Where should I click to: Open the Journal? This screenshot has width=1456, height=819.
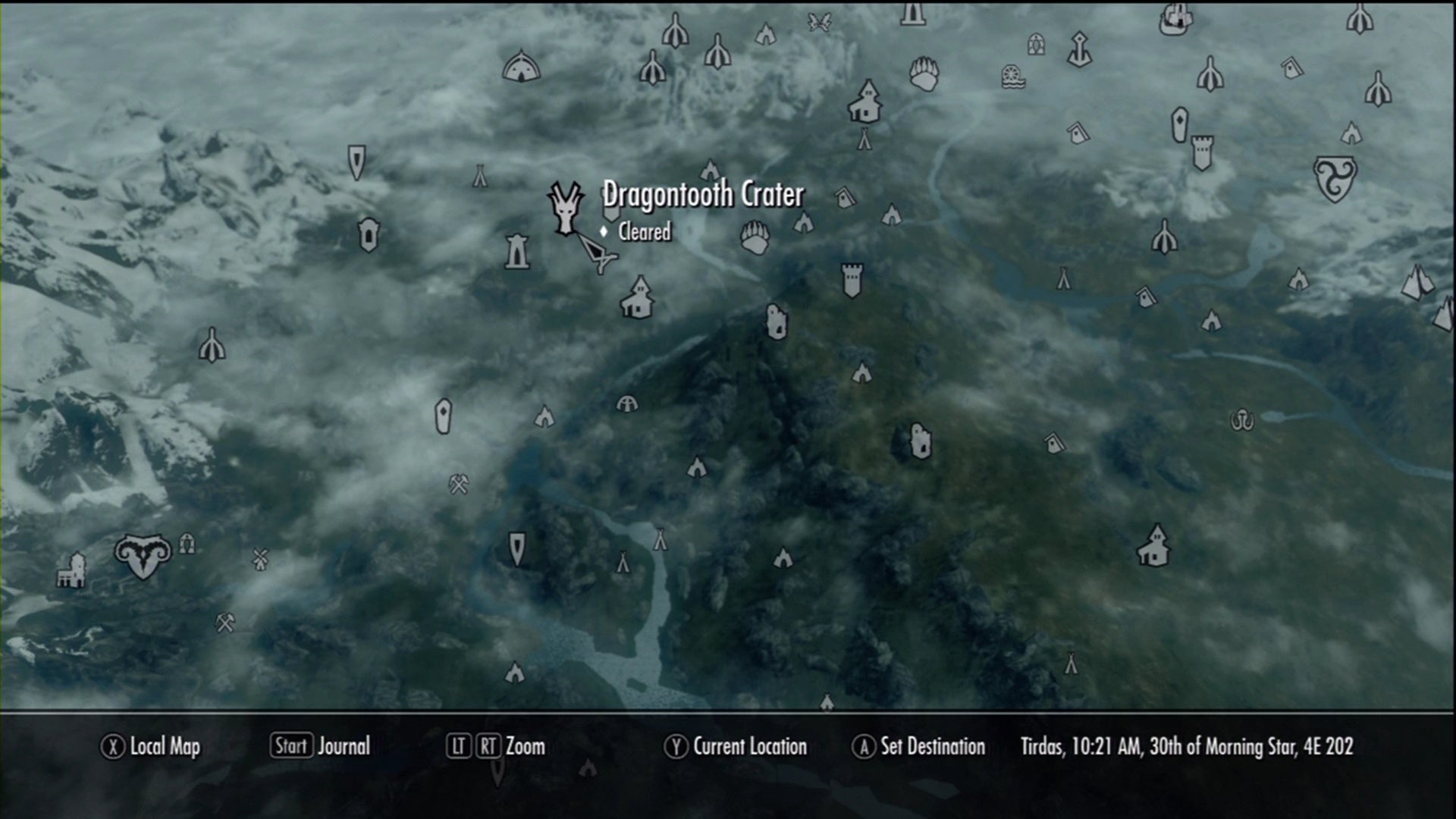[x=345, y=747]
